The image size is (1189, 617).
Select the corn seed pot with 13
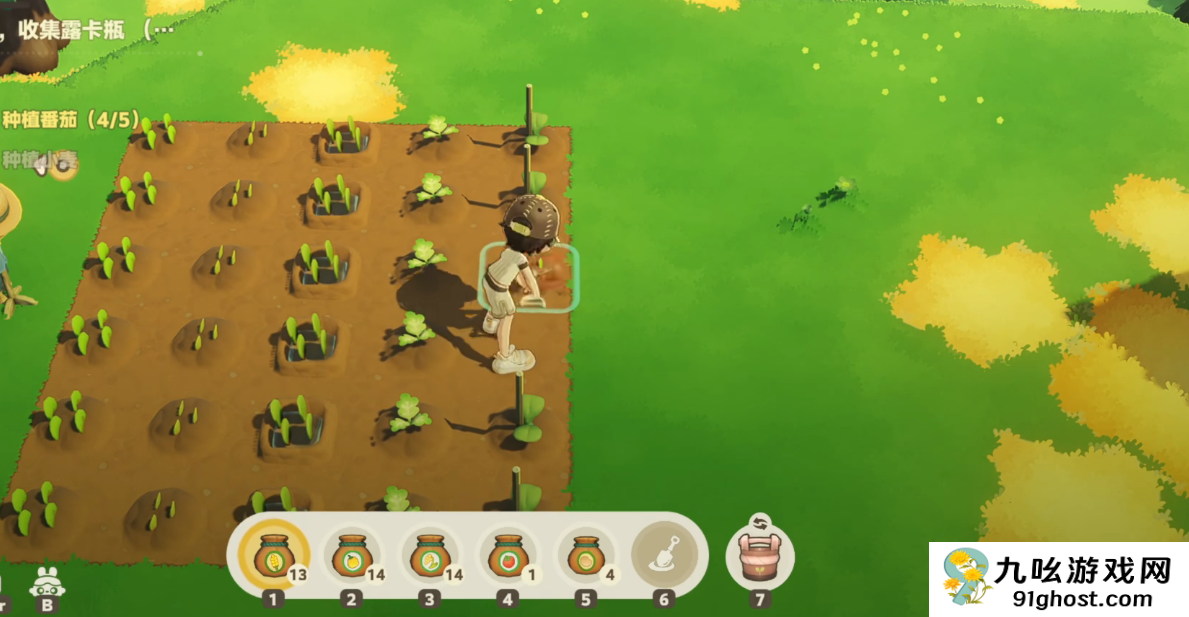pos(273,554)
